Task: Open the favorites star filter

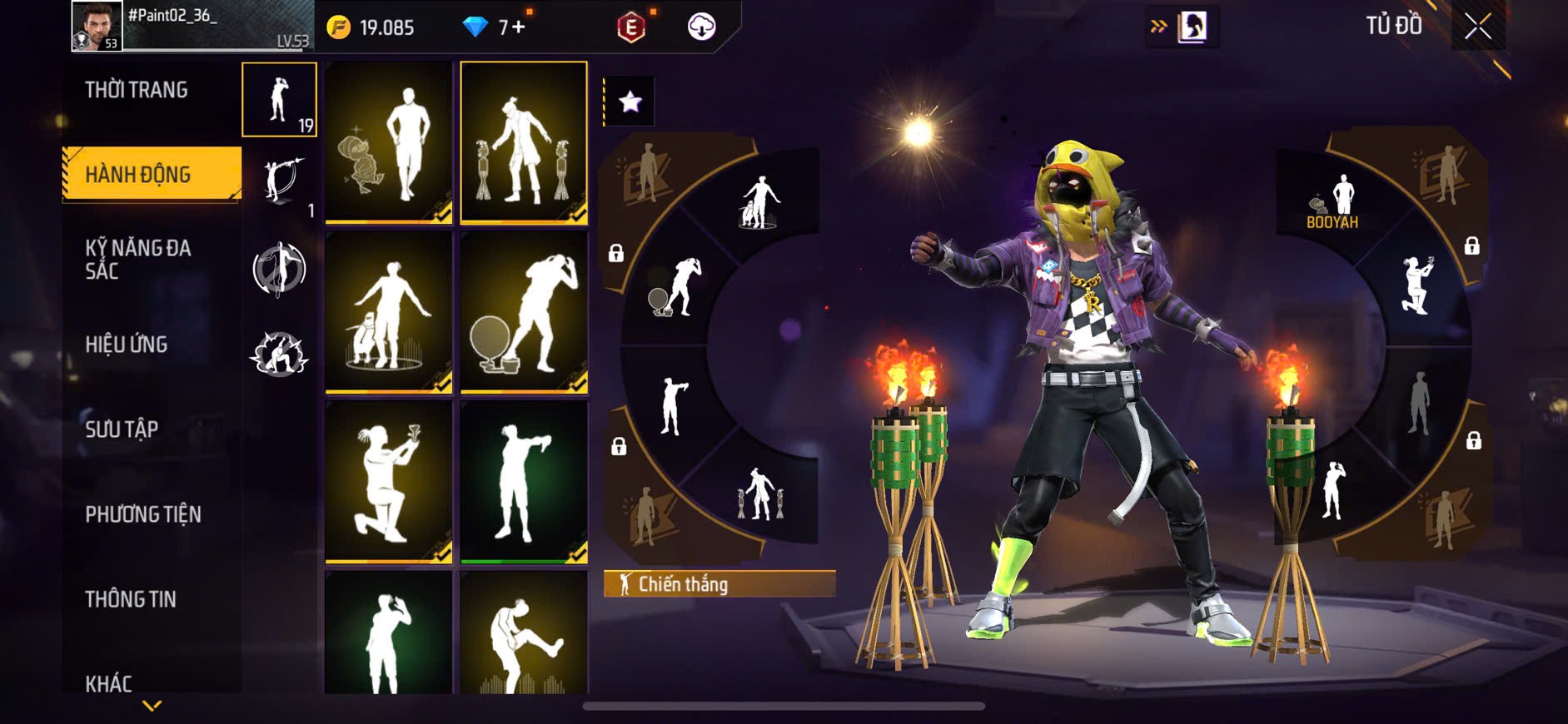Action: [x=630, y=102]
